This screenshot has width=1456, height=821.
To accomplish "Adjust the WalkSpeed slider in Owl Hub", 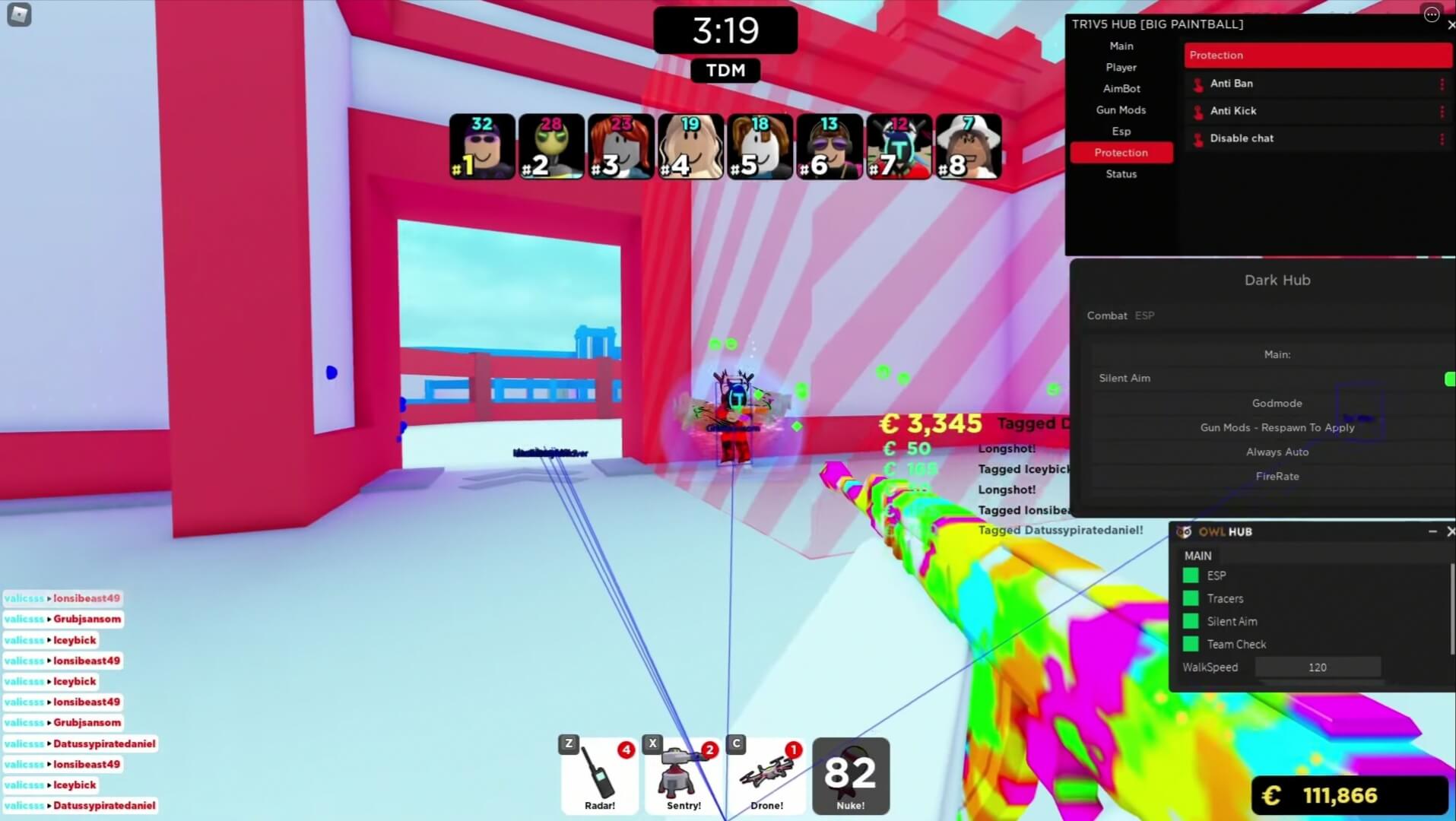I will click(x=1318, y=667).
